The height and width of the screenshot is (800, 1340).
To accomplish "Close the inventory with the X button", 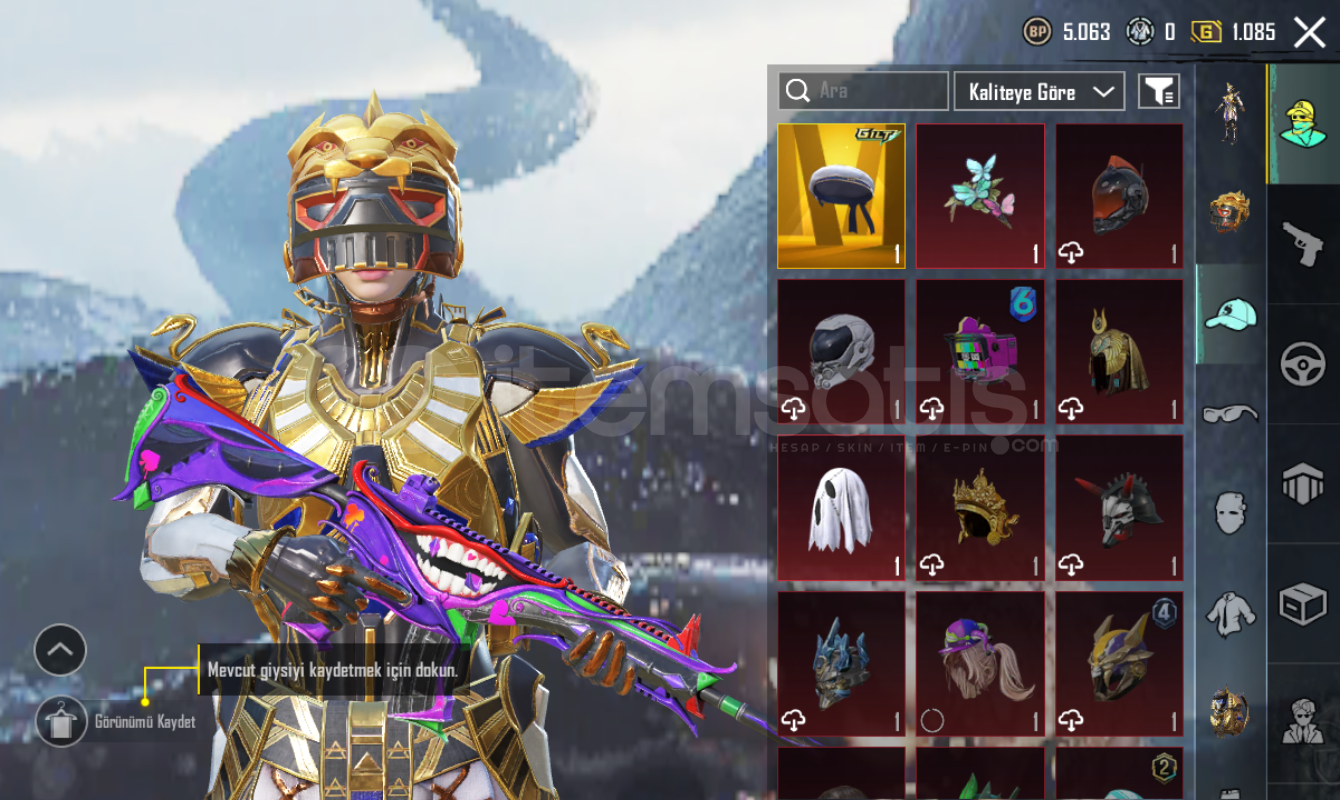I will click(x=1309, y=32).
